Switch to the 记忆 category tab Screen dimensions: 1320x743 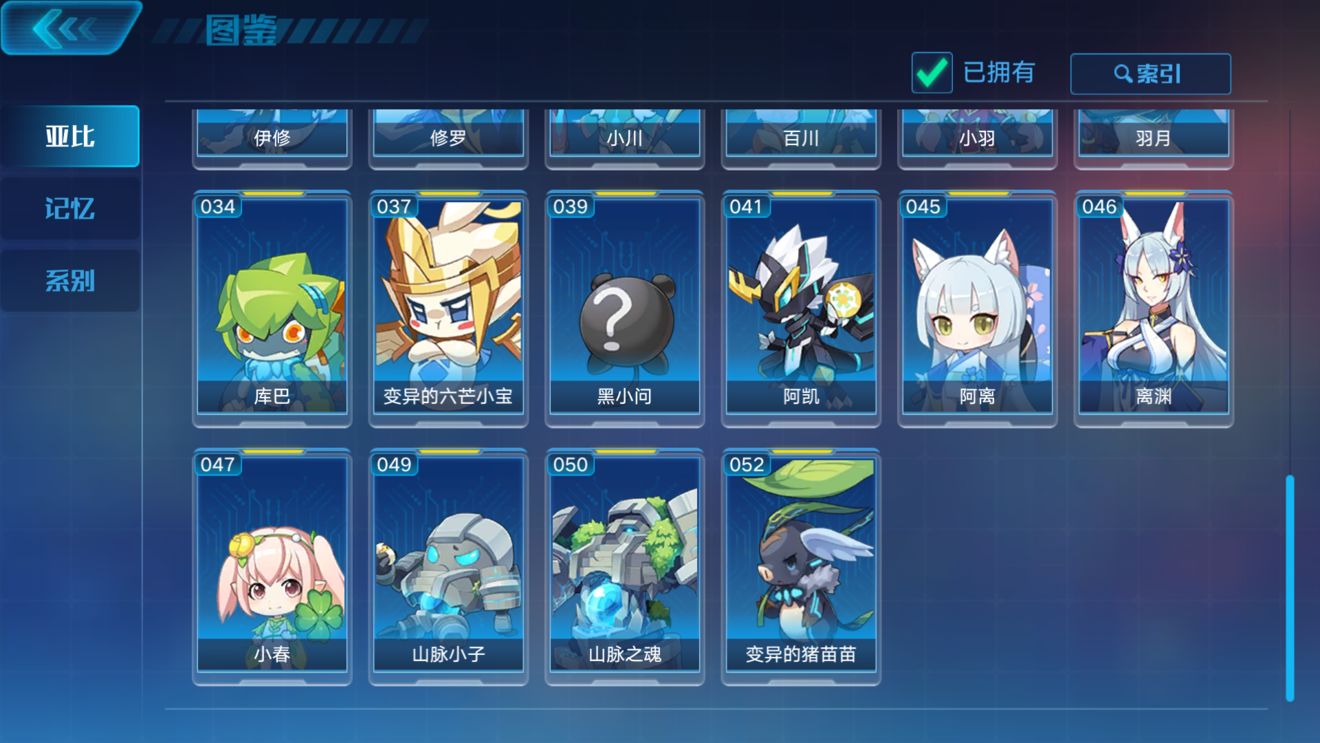tap(70, 207)
